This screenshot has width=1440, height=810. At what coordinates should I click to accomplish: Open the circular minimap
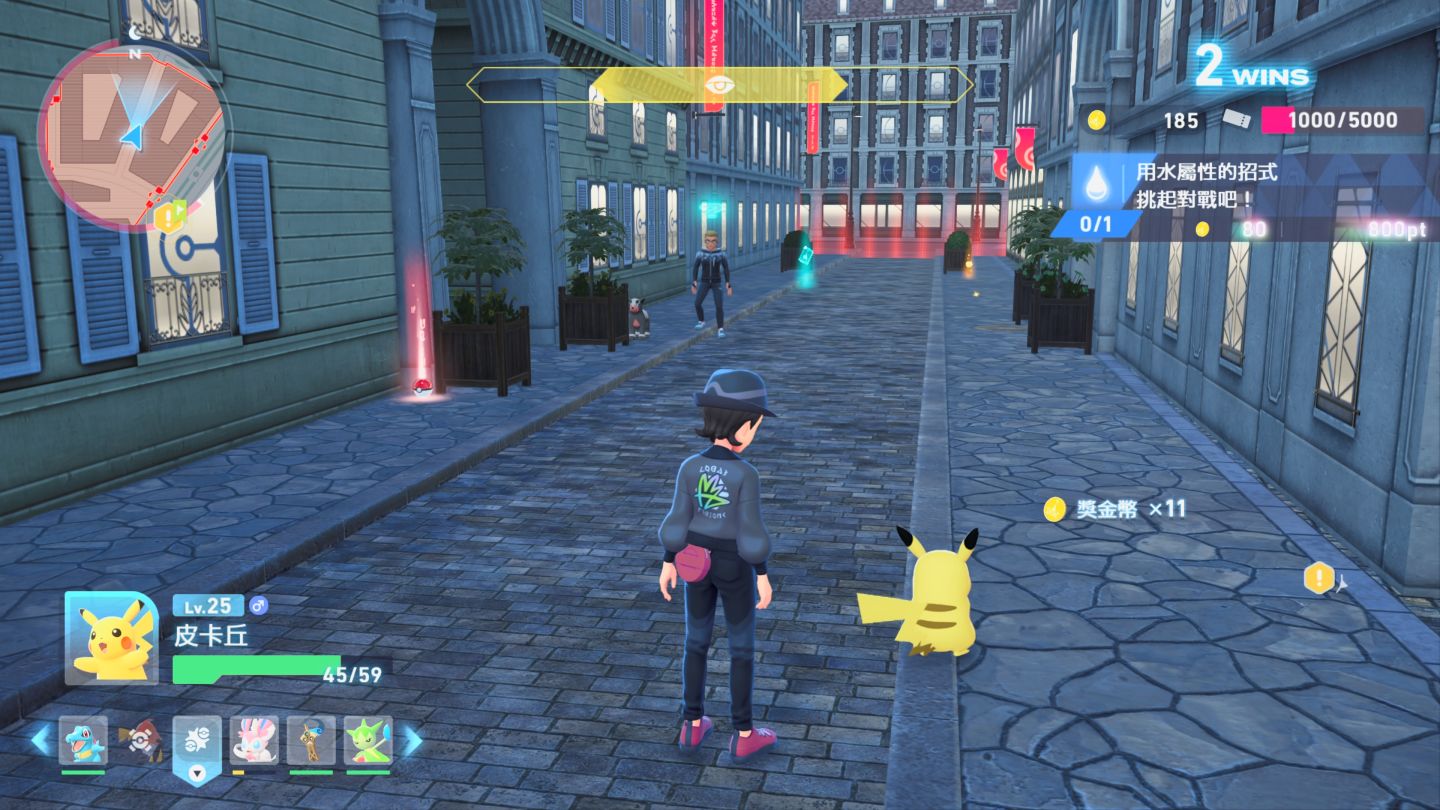(x=132, y=134)
